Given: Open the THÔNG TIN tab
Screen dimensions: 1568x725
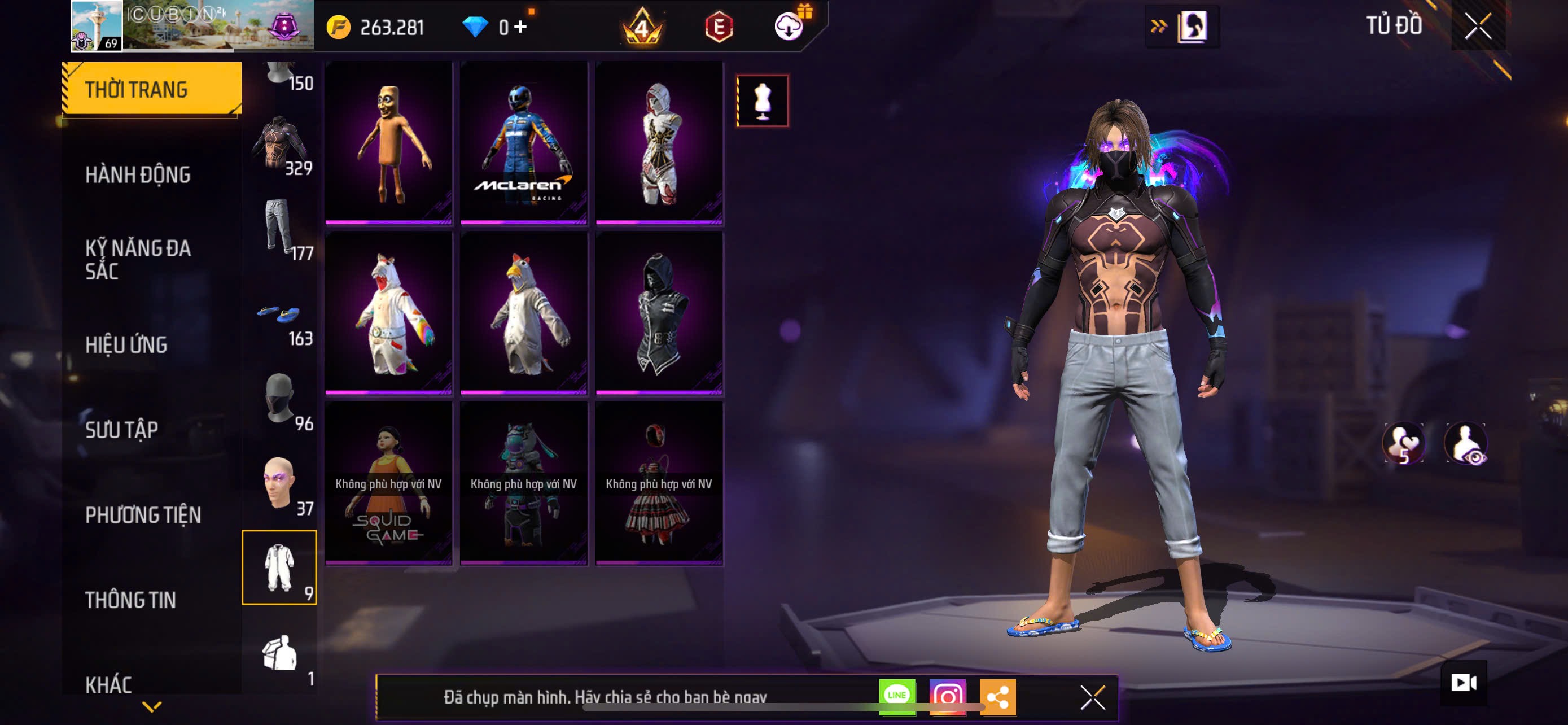Looking at the screenshot, I should [130, 600].
